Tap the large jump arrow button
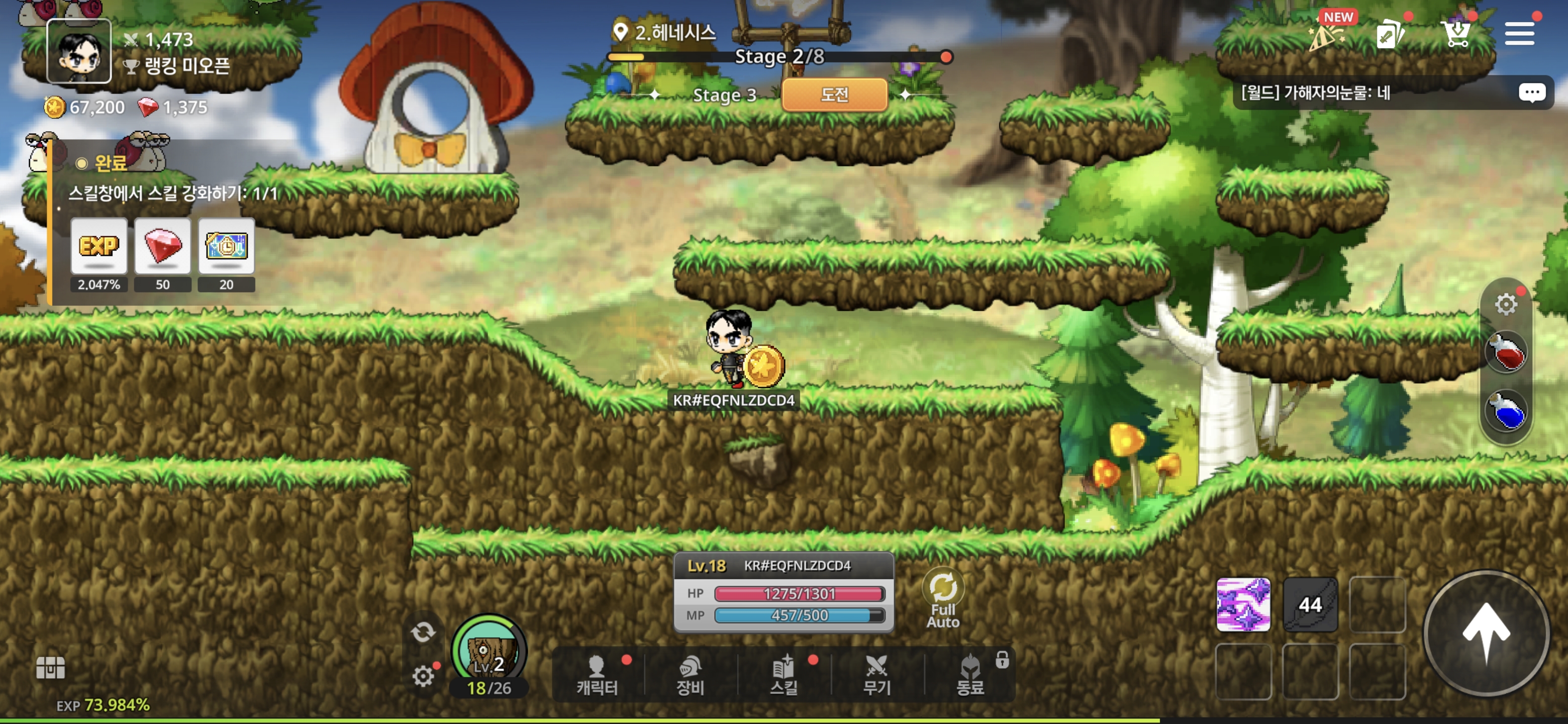Screen dimensions: 1568x724 (x=1486, y=633)
